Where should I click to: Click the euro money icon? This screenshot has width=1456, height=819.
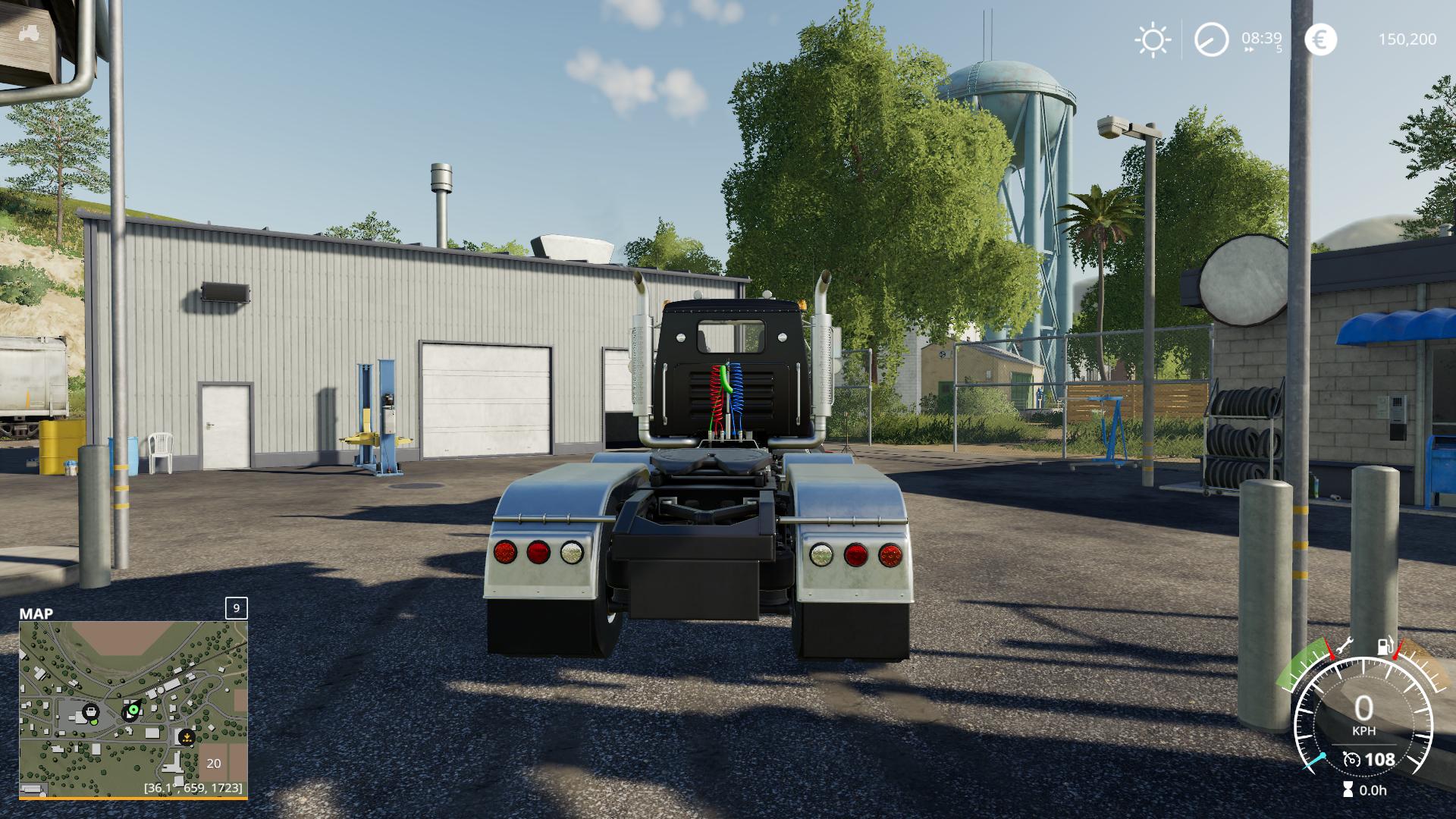pyautogui.click(x=1320, y=39)
